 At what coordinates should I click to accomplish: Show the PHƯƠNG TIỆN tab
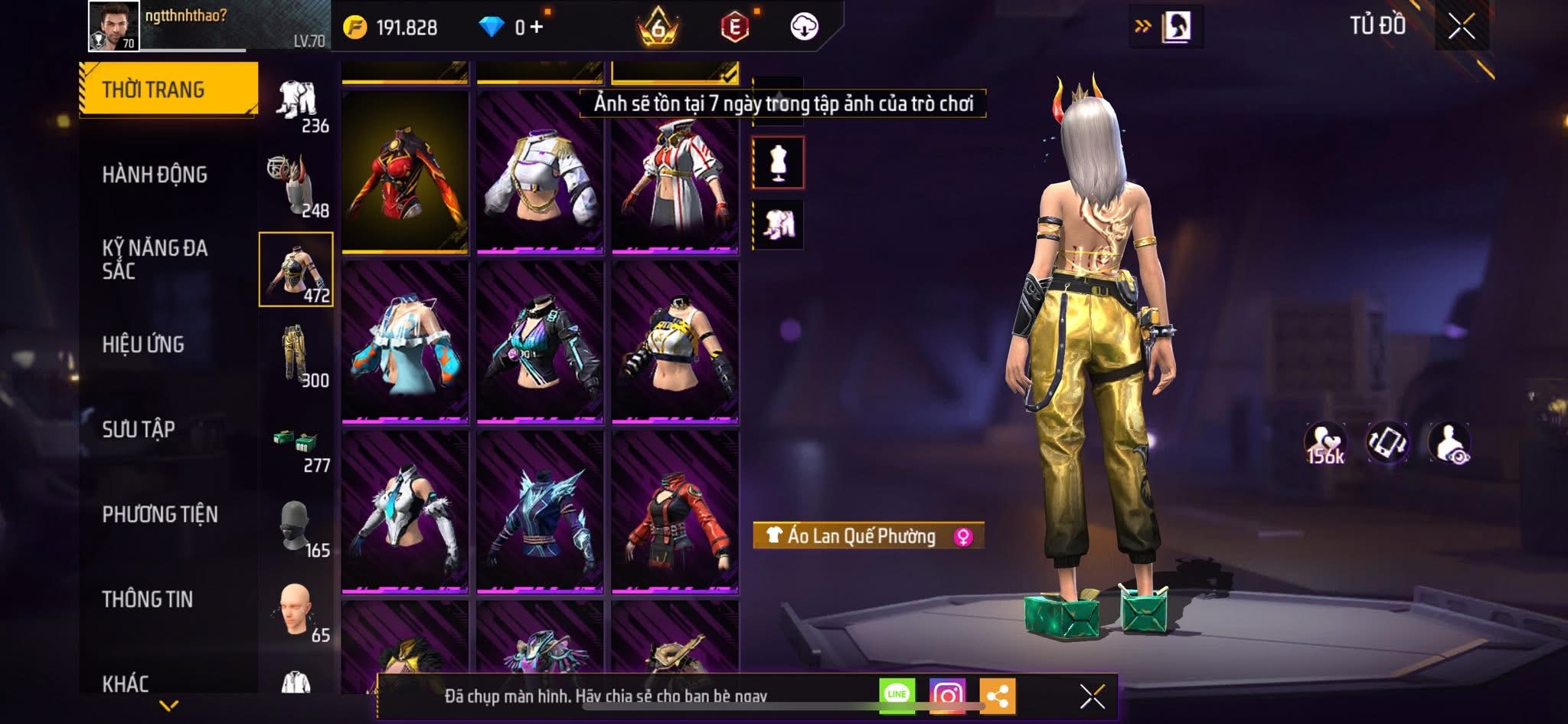pyautogui.click(x=160, y=514)
